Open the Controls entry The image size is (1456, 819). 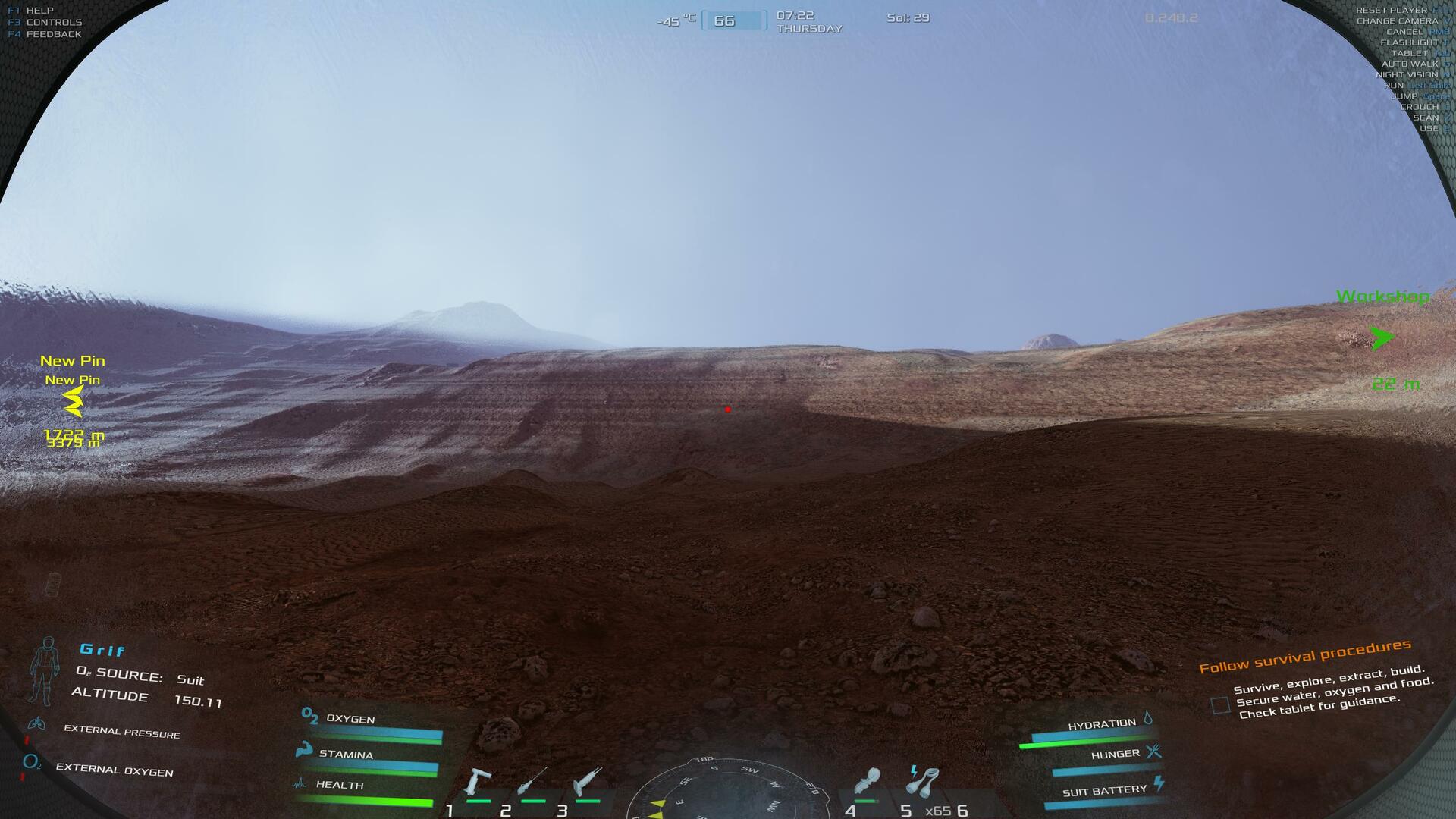coord(53,23)
